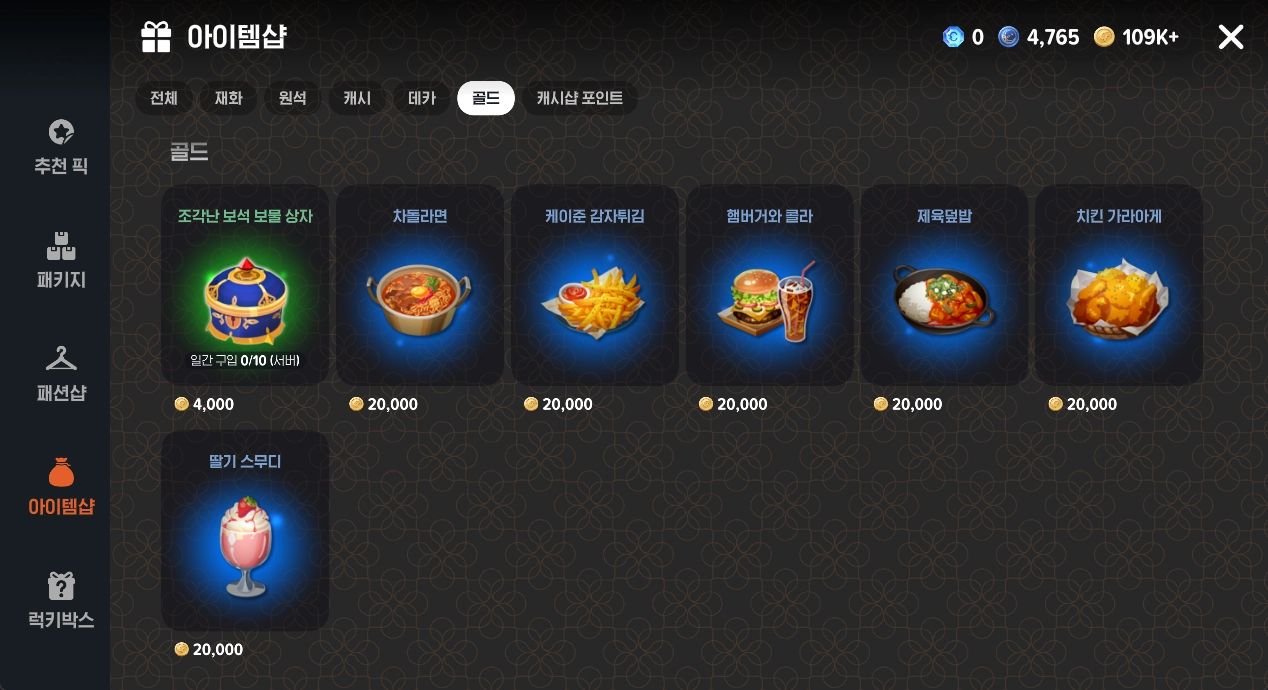Screen dimensions: 1268x690
Task: Go to the 패키지 sidebar section
Action: coord(61,261)
